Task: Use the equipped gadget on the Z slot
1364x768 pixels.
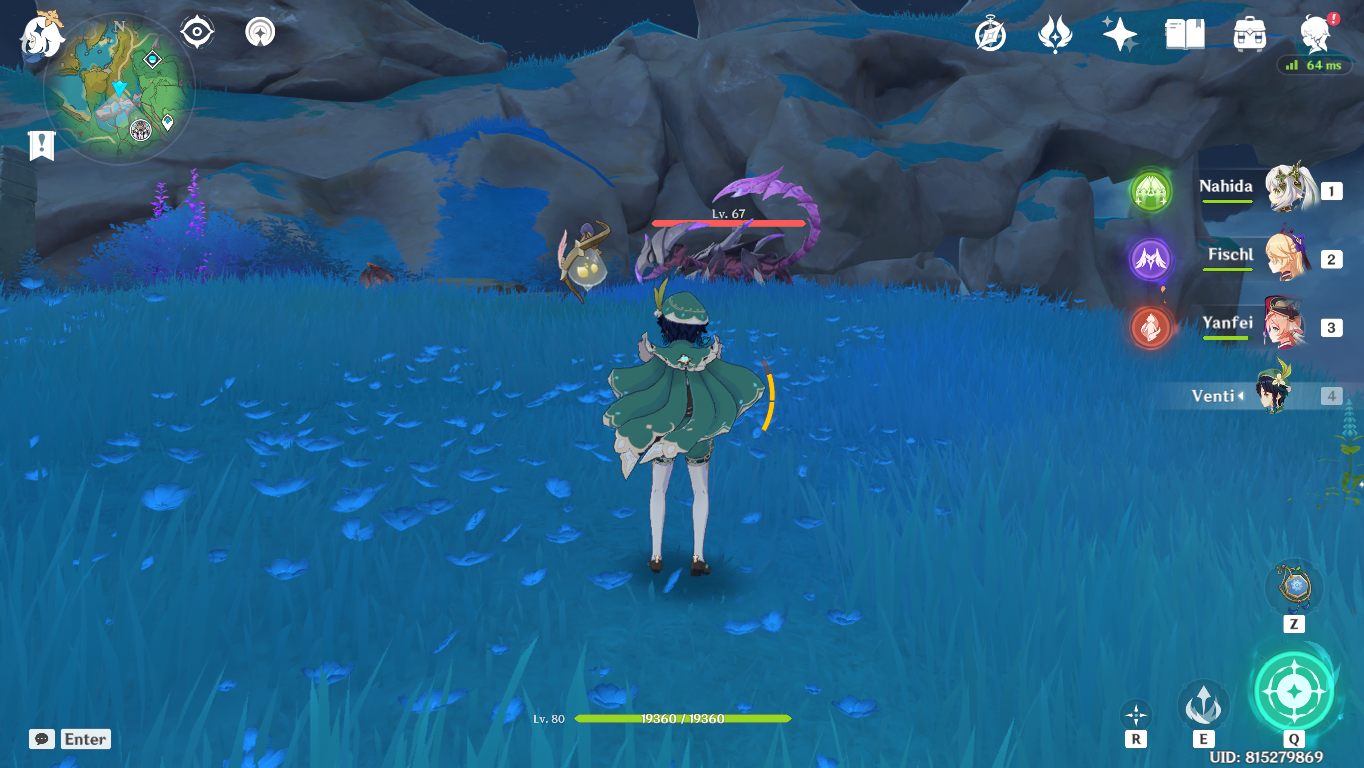Action: tap(1293, 590)
